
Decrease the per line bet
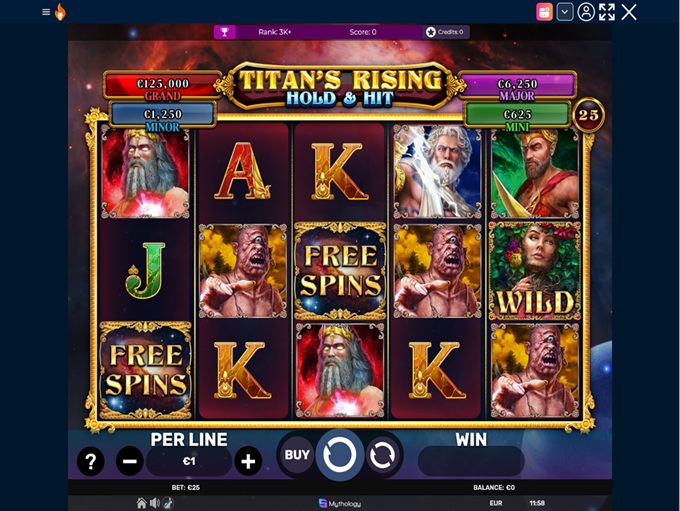pyautogui.click(x=129, y=461)
